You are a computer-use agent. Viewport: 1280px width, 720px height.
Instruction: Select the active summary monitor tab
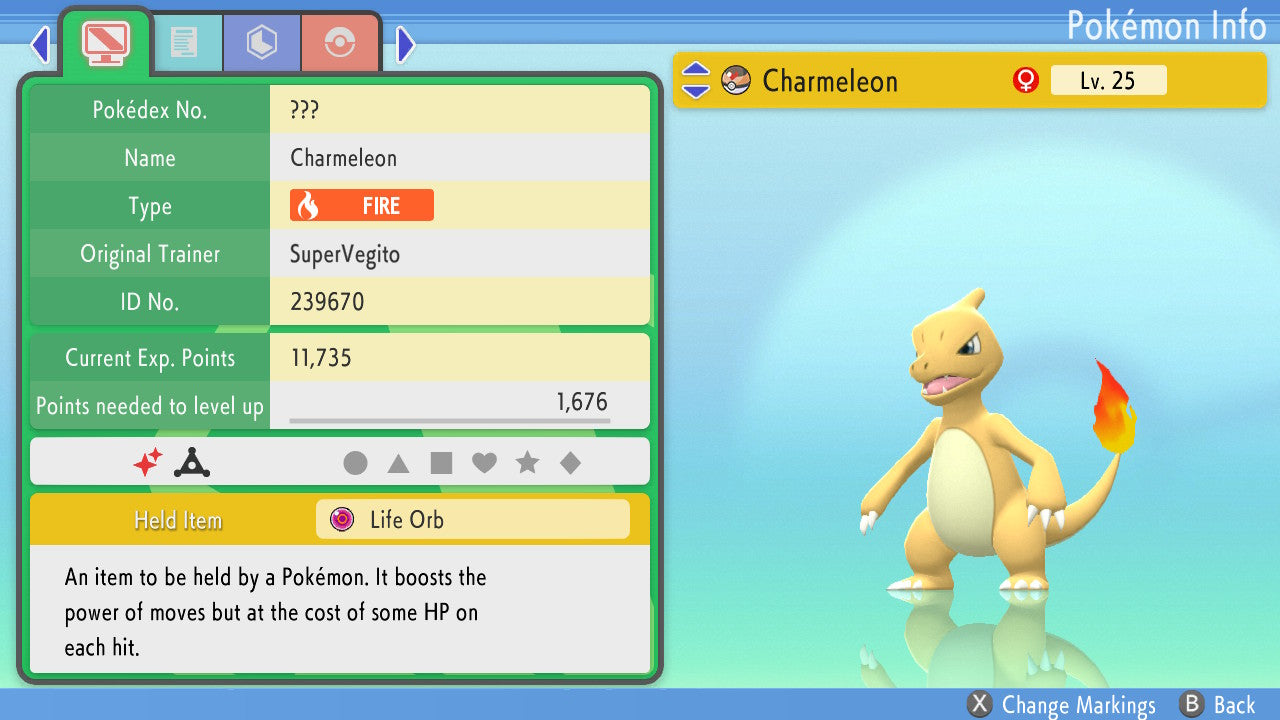(105, 42)
